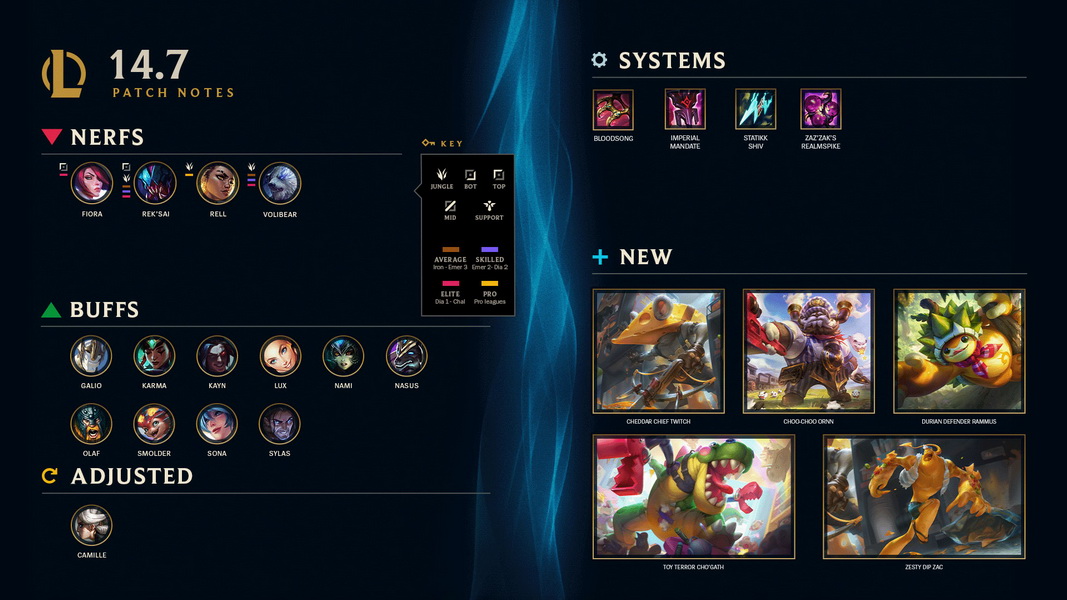Select the Karma champion icon

pyautogui.click(x=154, y=356)
